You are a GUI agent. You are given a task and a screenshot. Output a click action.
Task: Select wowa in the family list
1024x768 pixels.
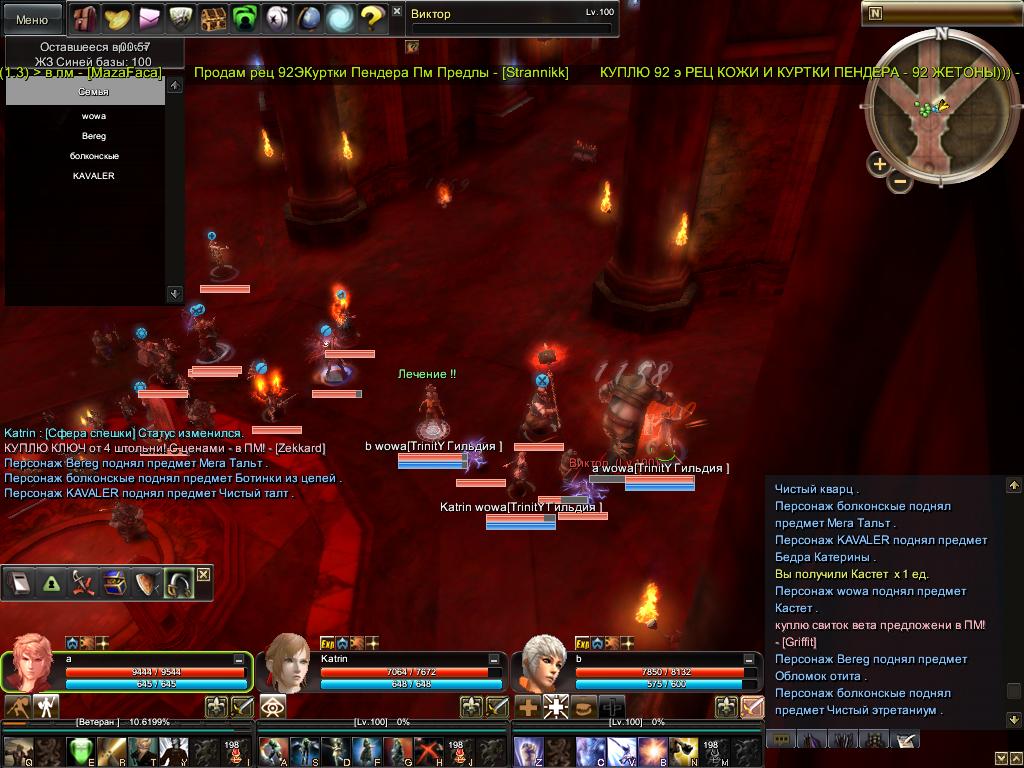pyautogui.click(x=94, y=116)
